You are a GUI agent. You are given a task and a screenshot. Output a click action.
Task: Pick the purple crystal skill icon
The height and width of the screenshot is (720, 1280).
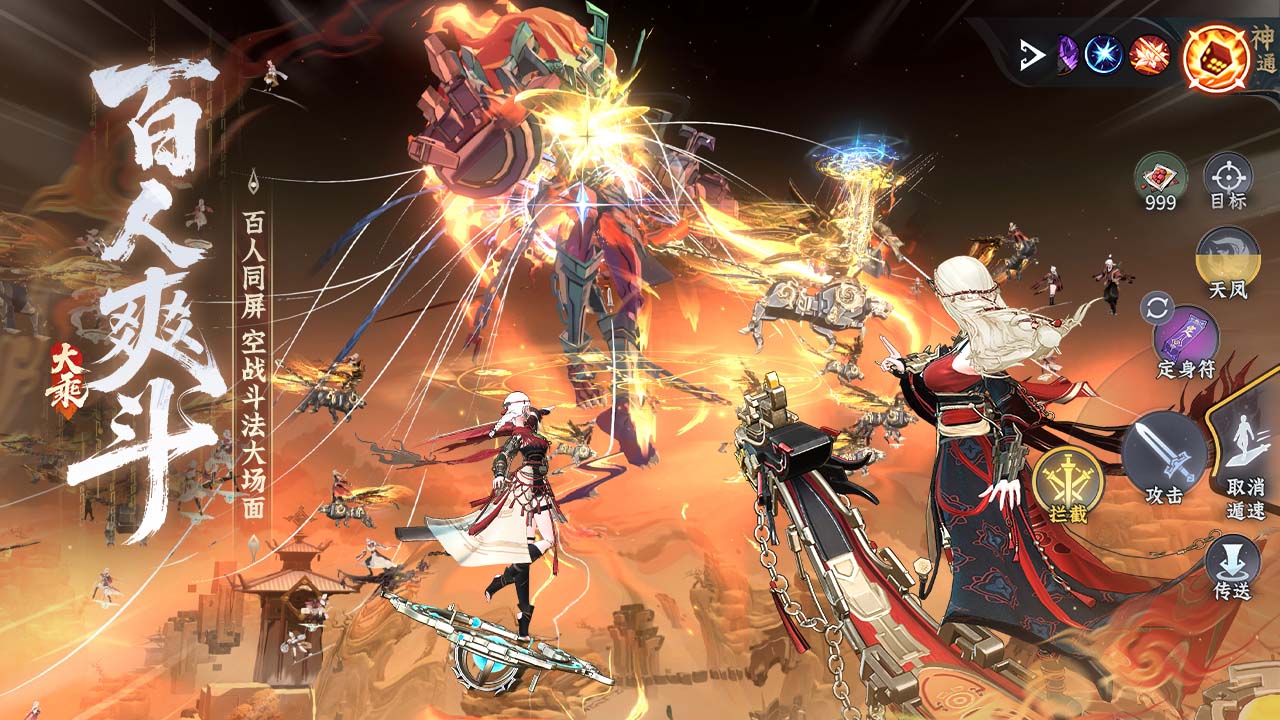point(1066,54)
